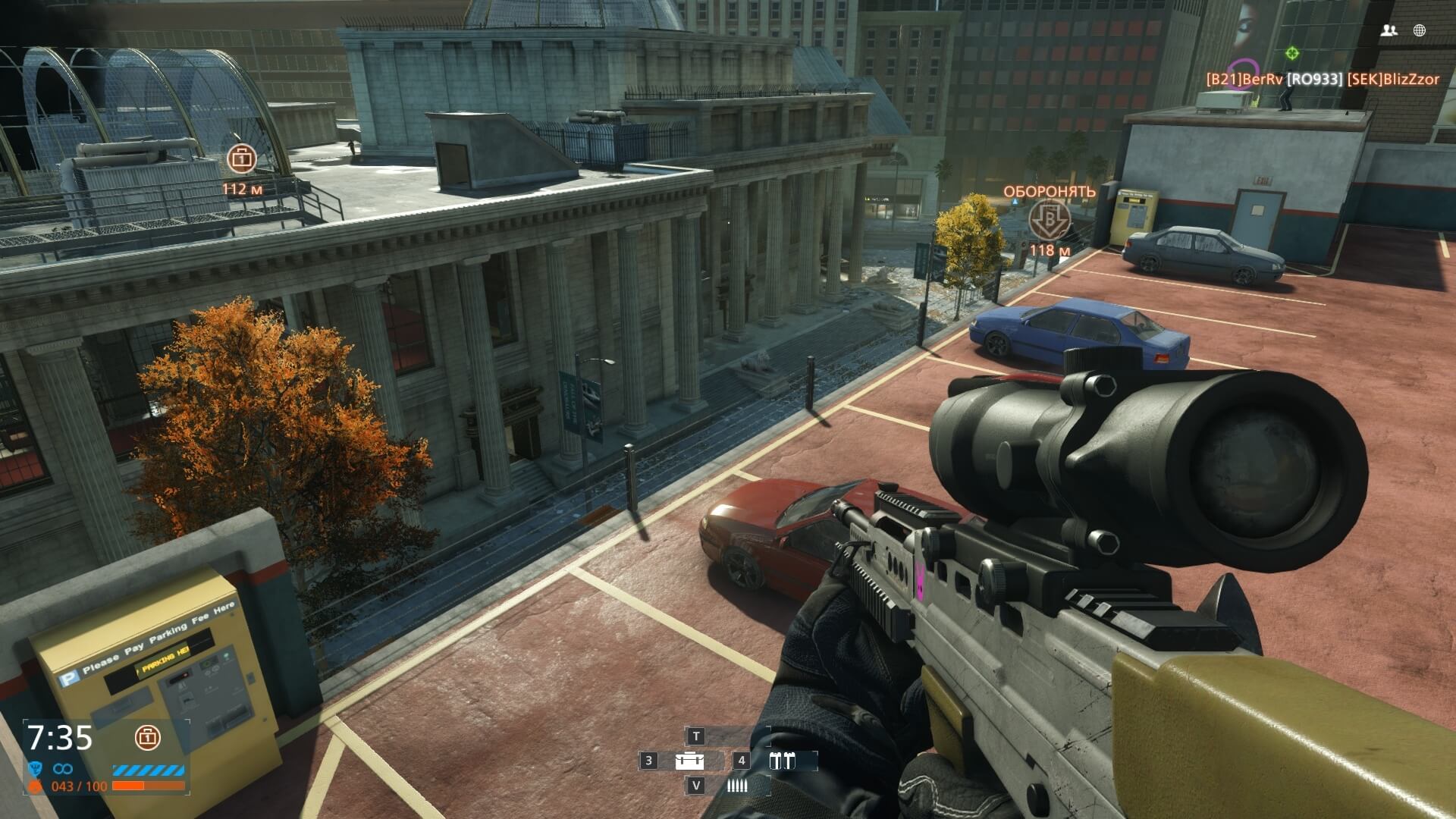The width and height of the screenshot is (1456, 819).
Task: Click the briefcase status icon beside the timer
Action: pos(147,736)
